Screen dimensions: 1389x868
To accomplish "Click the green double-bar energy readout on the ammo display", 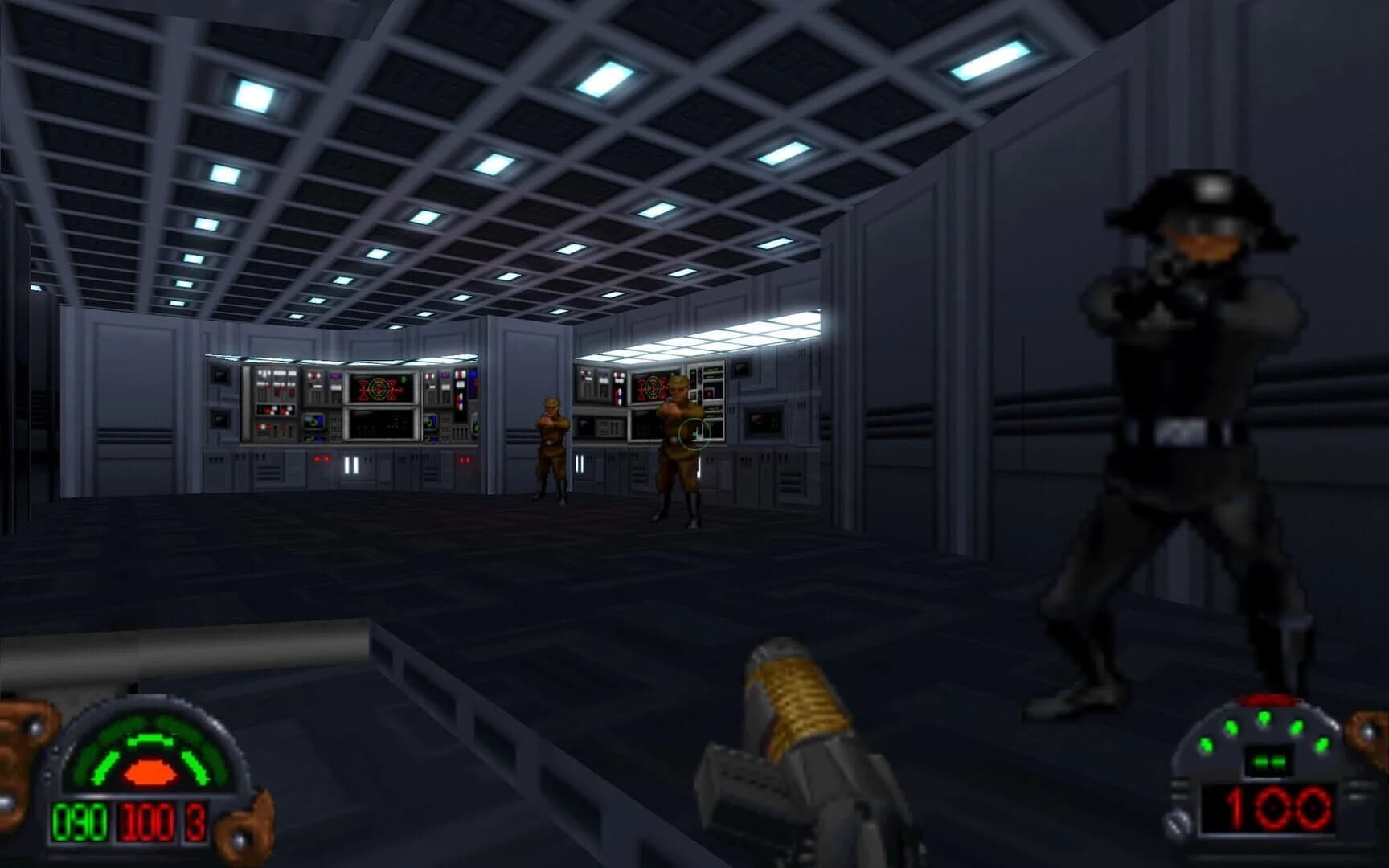I will (1268, 760).
